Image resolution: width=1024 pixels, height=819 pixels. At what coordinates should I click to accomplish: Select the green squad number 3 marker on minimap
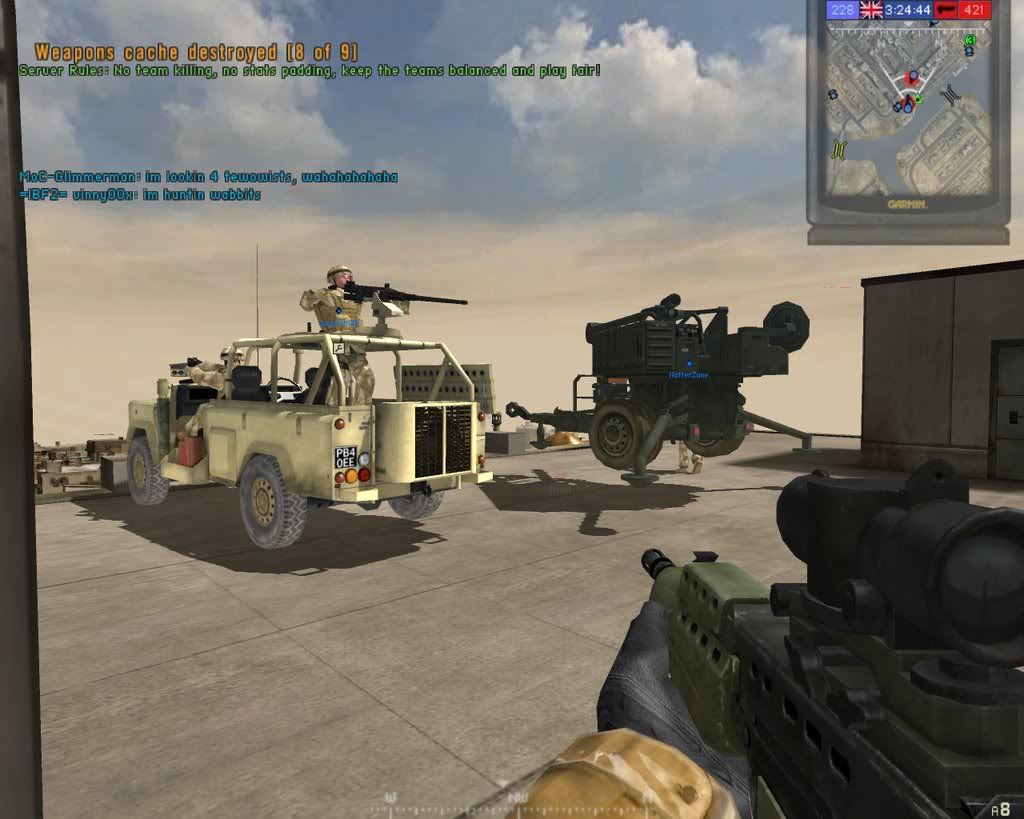click(x=969, y=40)
